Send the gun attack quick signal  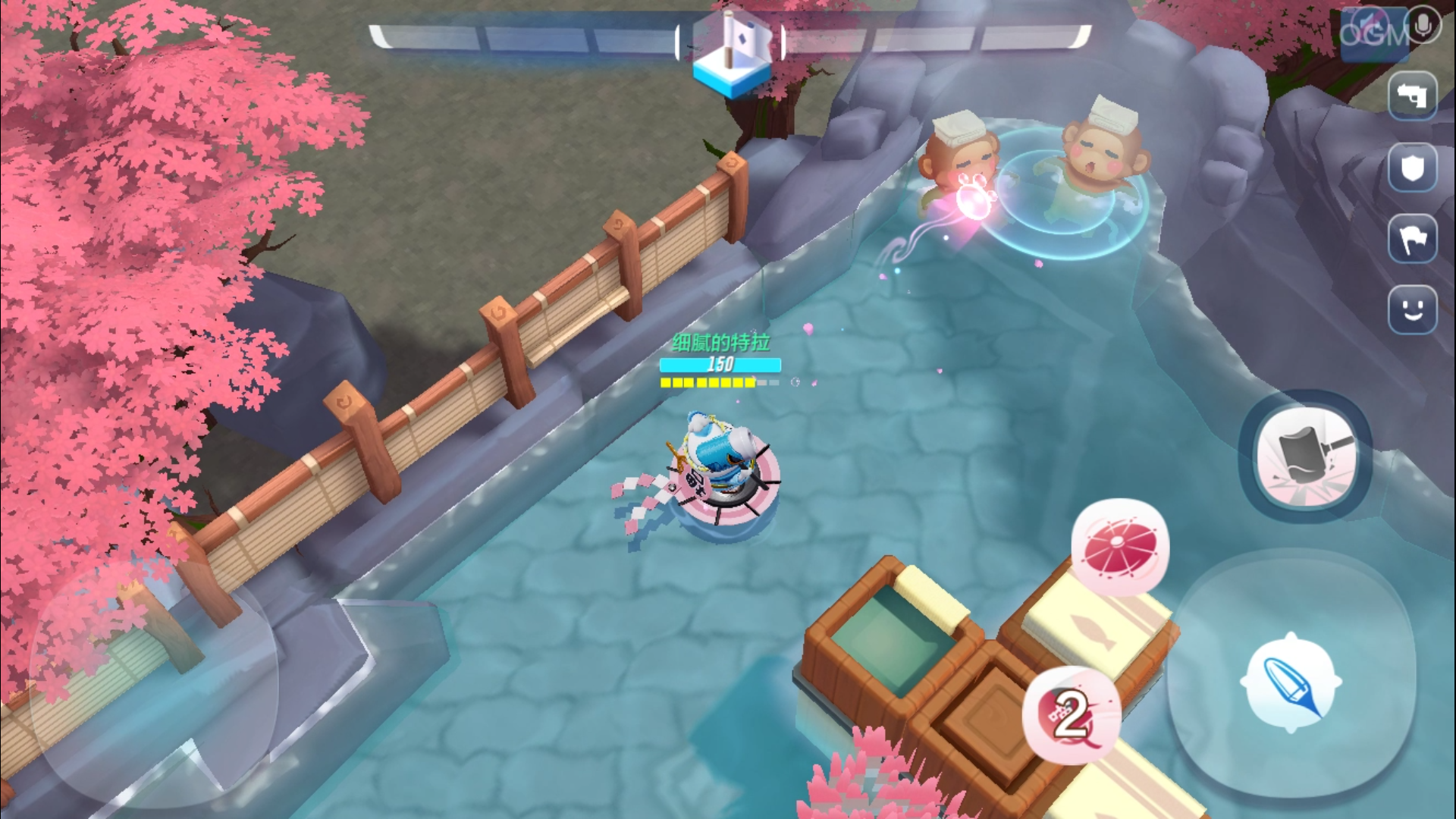pos(1412,96)
